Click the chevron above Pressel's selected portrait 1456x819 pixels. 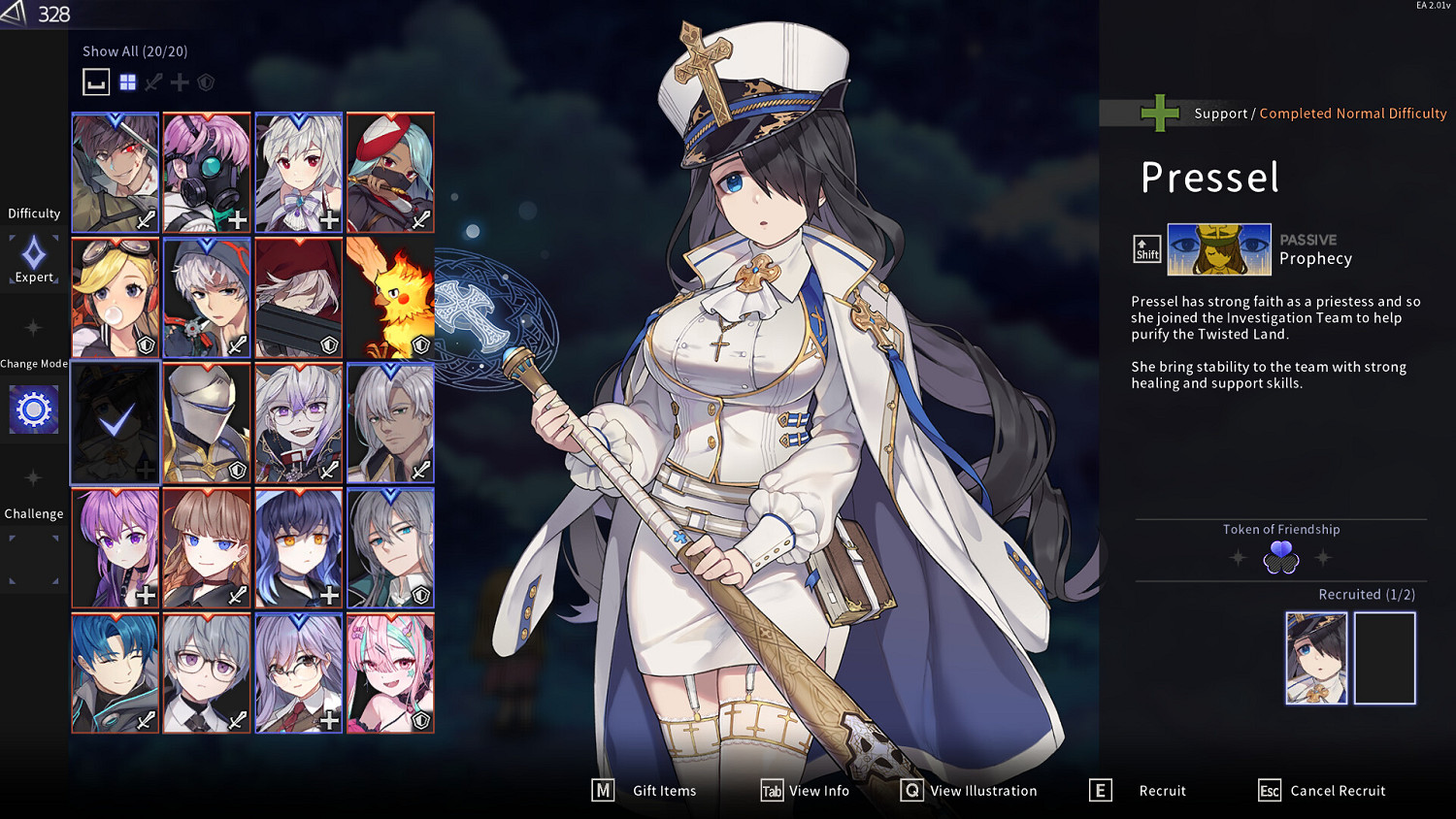[115, 370]
